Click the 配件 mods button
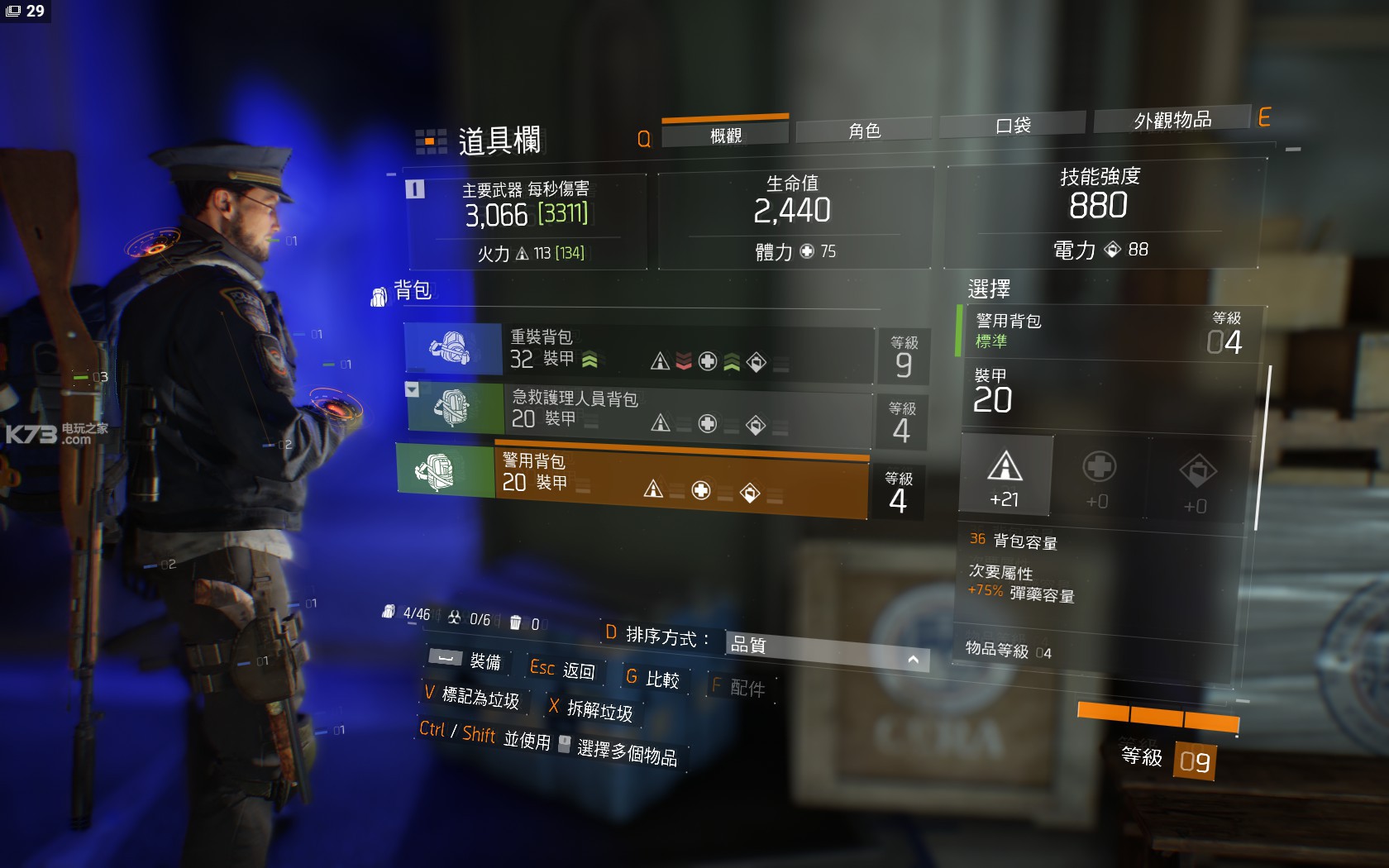Viewport: 1389px width, 868px height. pos(739,687)
